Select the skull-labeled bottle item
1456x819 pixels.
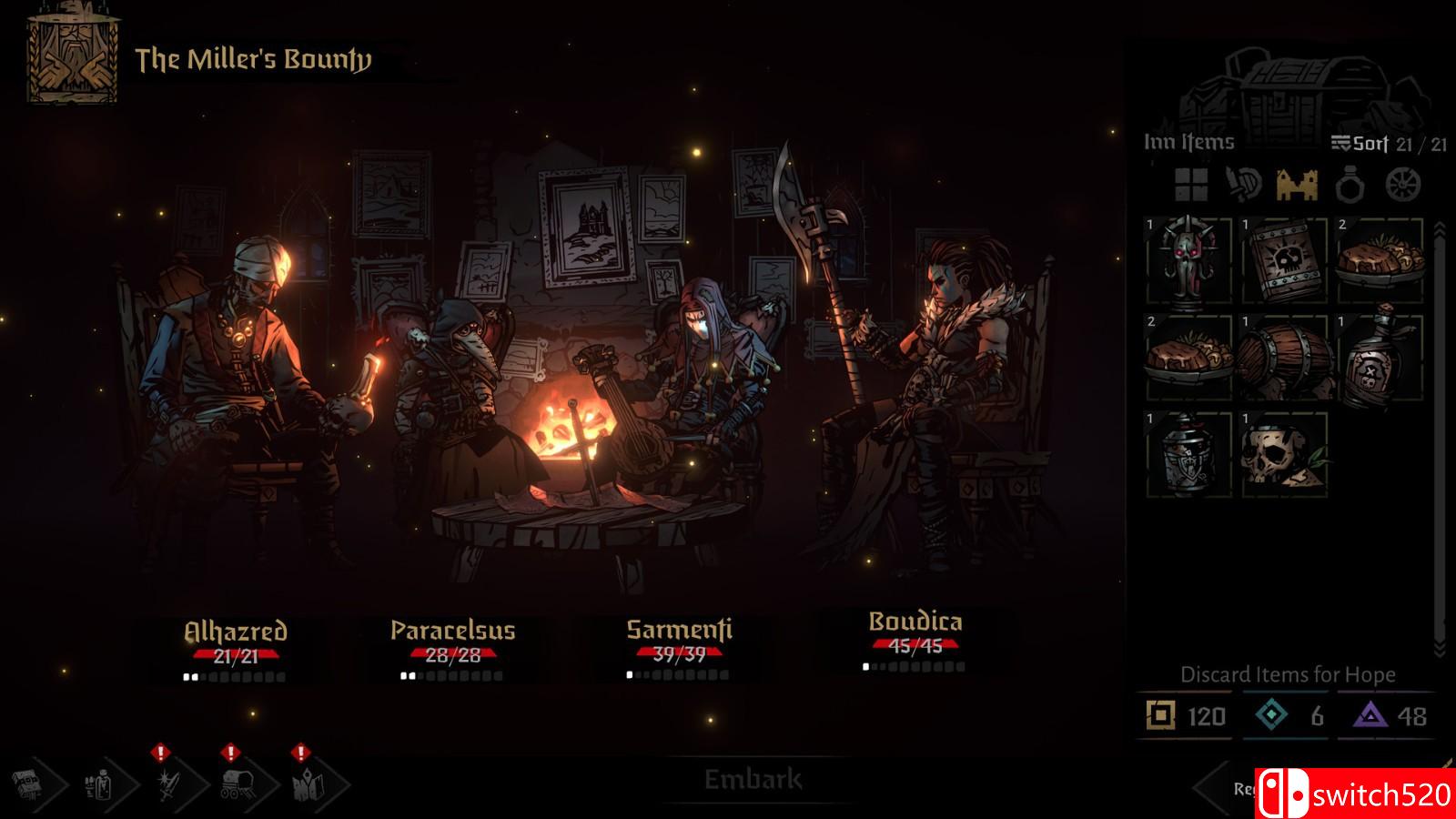[x=1380, y=358]
